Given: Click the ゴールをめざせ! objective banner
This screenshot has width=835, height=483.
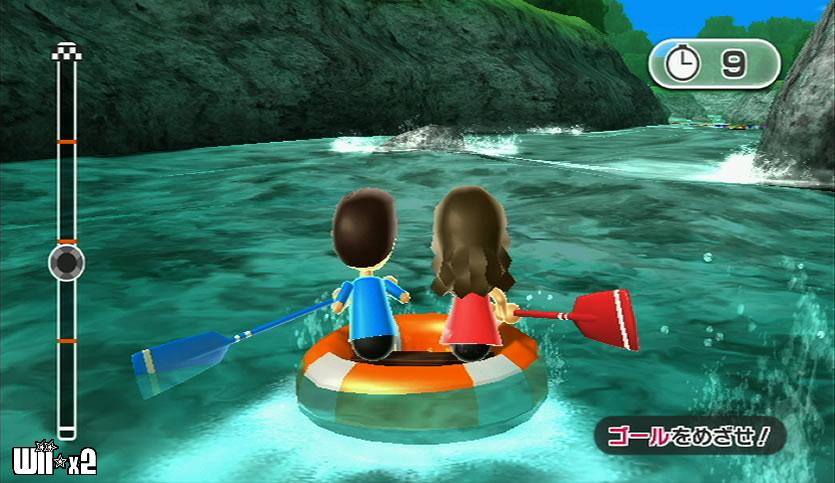Looking at the screenshot, I should click(690, 435).
